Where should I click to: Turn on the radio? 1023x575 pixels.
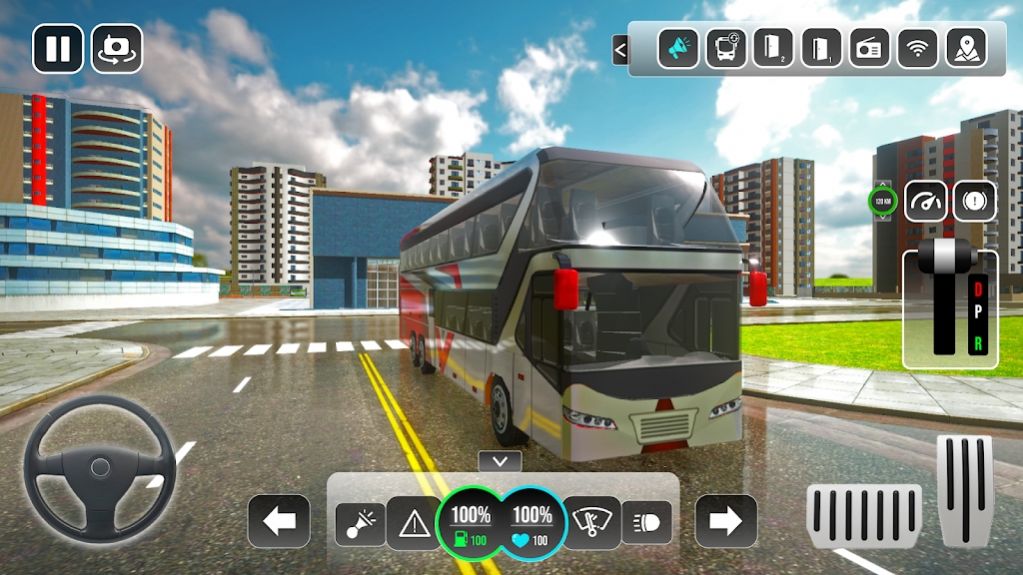(869, 48)
